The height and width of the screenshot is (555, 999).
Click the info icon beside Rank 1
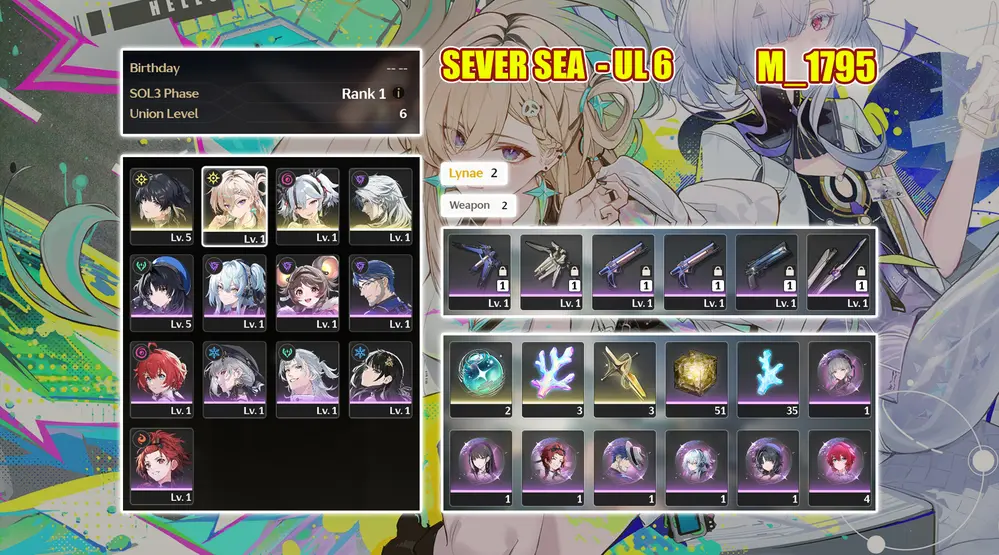(399, 94)
